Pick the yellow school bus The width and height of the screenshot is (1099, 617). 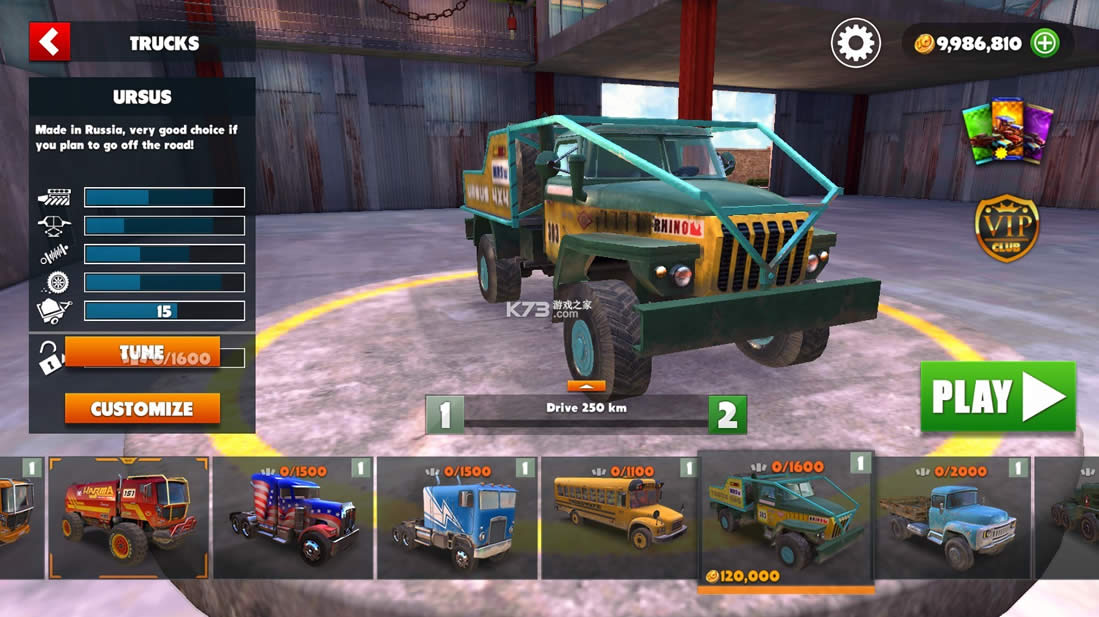(620, 518)
